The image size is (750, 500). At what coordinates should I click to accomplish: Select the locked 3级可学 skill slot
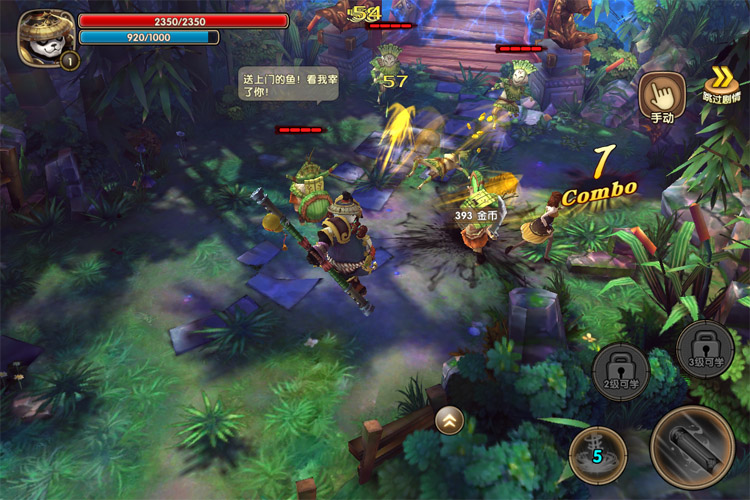click(x=705, y=348)
